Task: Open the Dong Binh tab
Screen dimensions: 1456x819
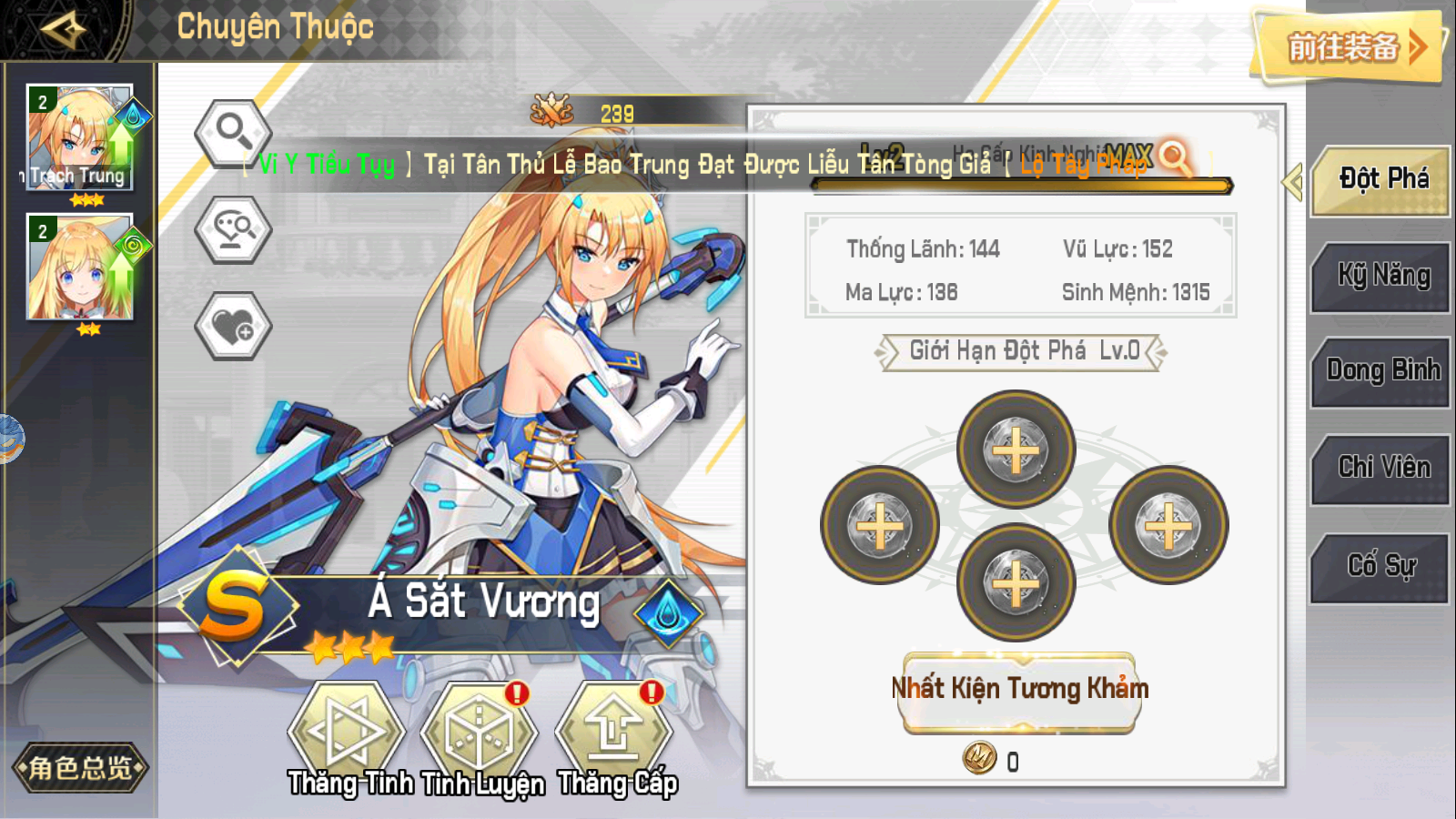Action: (x=1380, y=372)
